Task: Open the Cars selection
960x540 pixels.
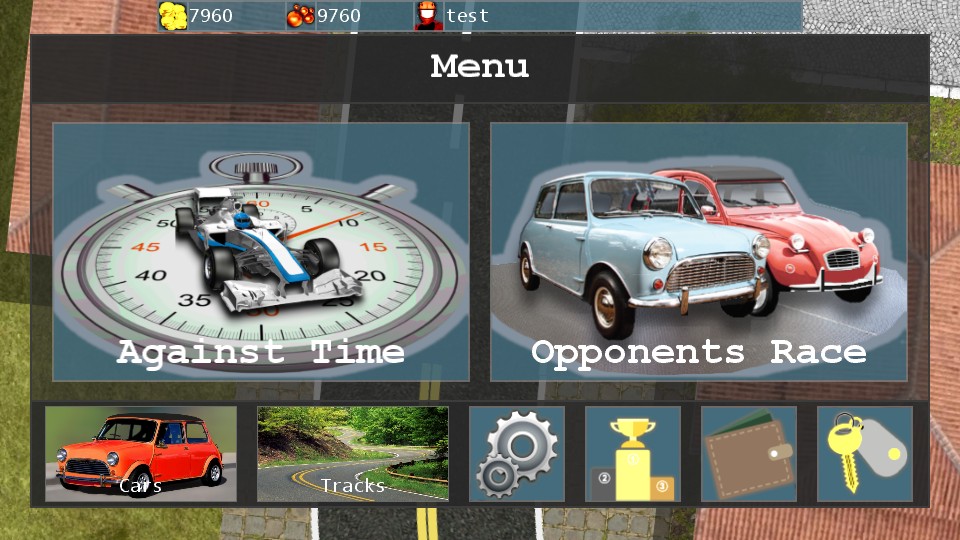Action: [x=141, y=454]
